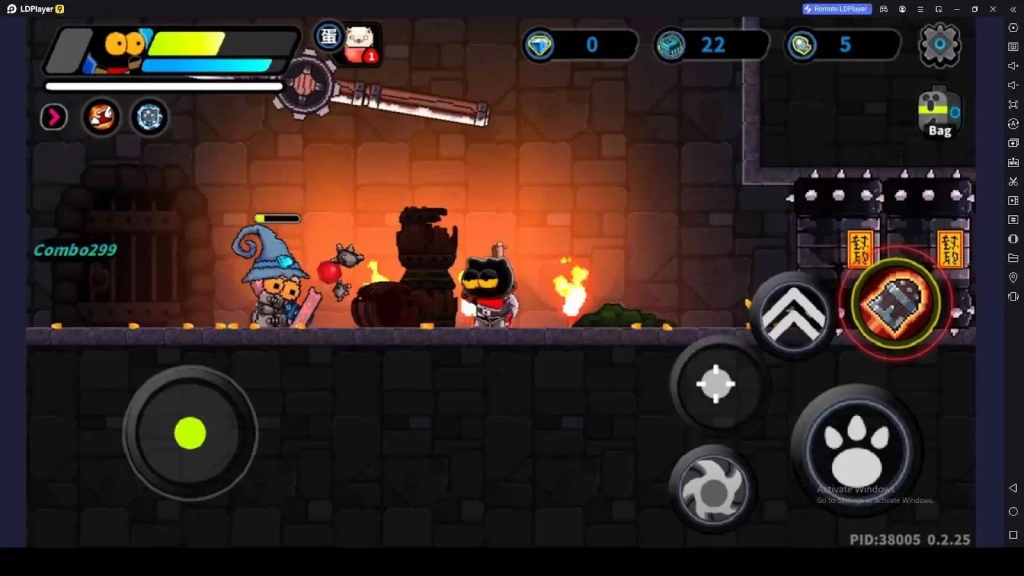Expand the pink arrow buff list
This screenshot has width=1024, height=576.
[53, 117]
